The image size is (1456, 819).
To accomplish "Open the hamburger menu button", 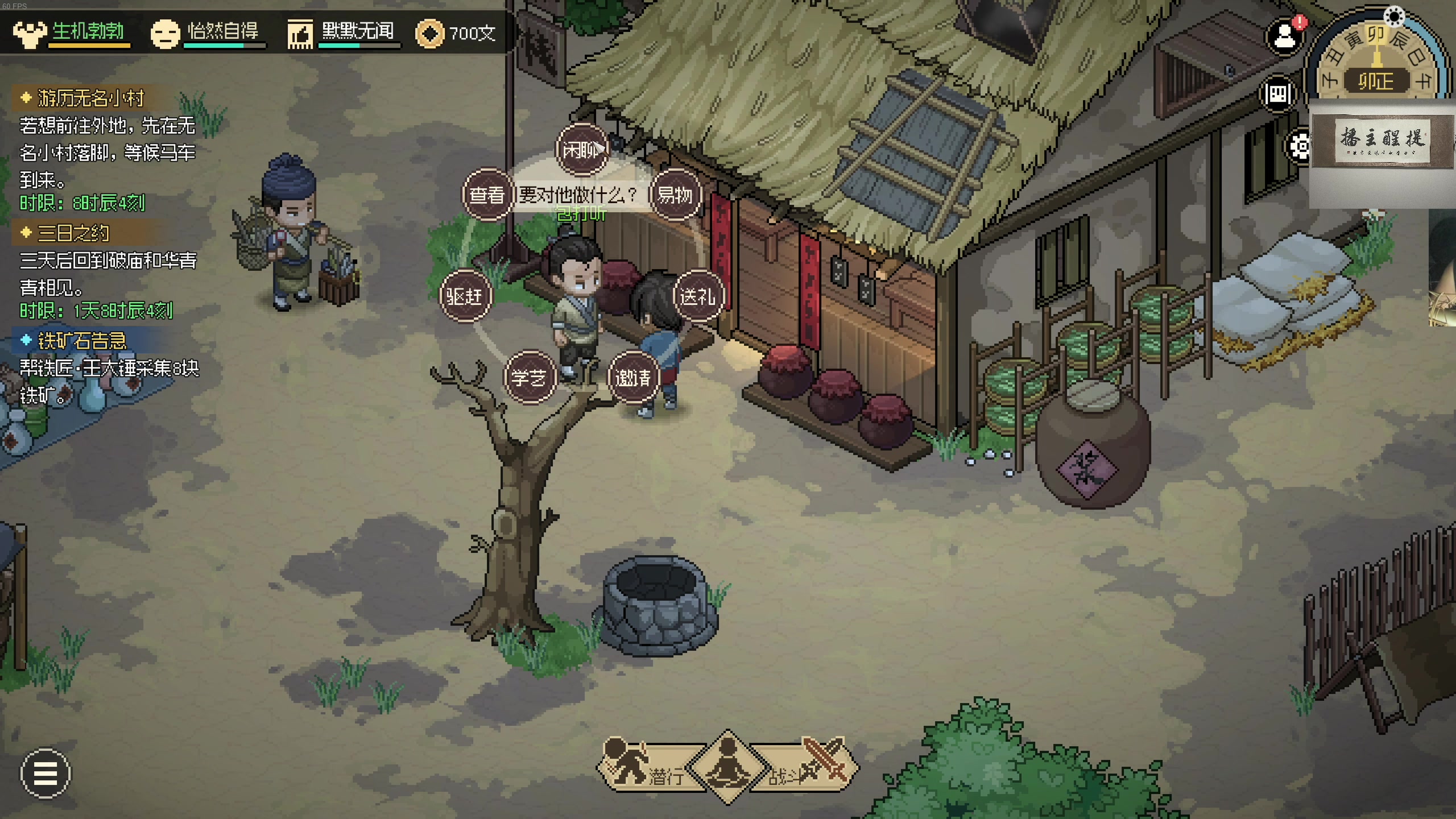I will (45, 773).
